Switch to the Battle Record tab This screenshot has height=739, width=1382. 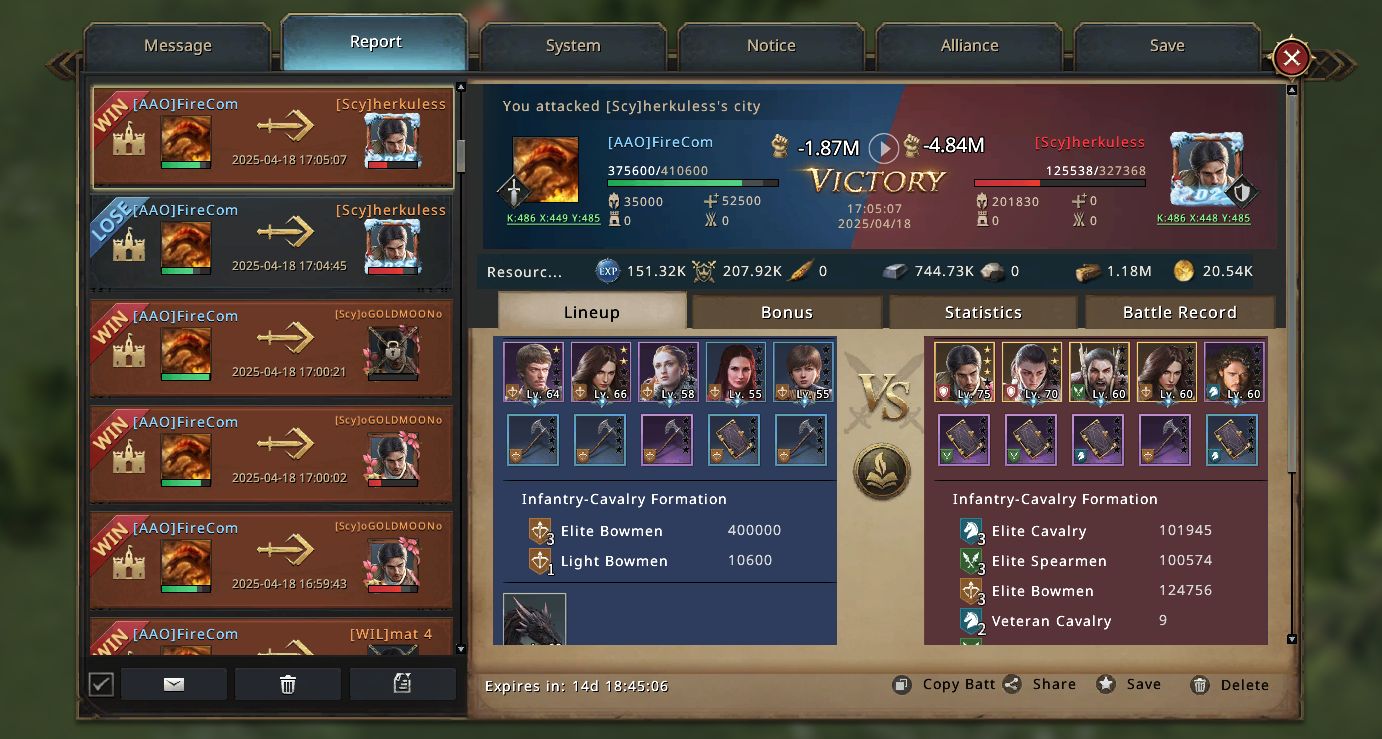(1179, 312)
